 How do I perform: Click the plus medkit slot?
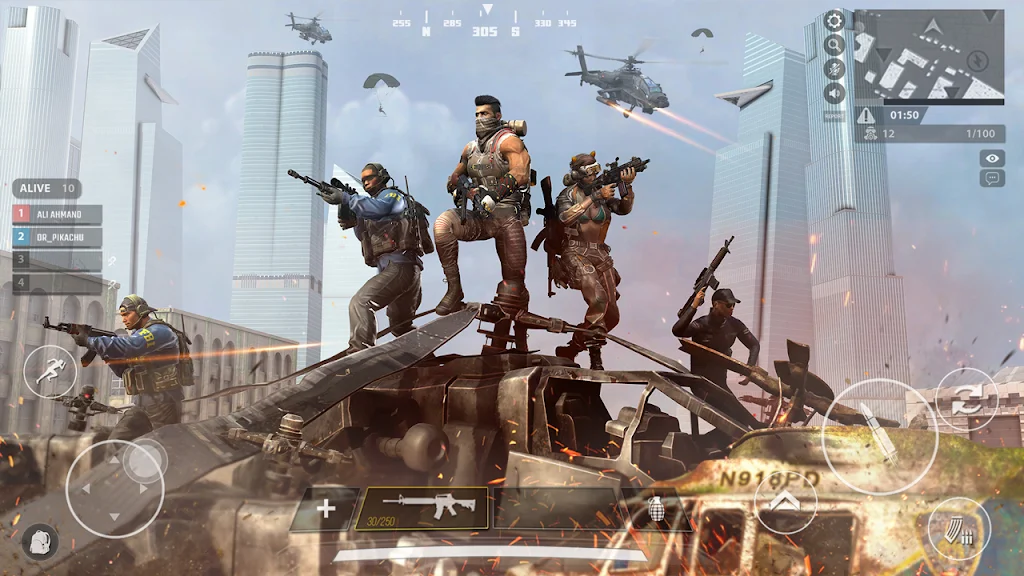(x=325, y=509)
